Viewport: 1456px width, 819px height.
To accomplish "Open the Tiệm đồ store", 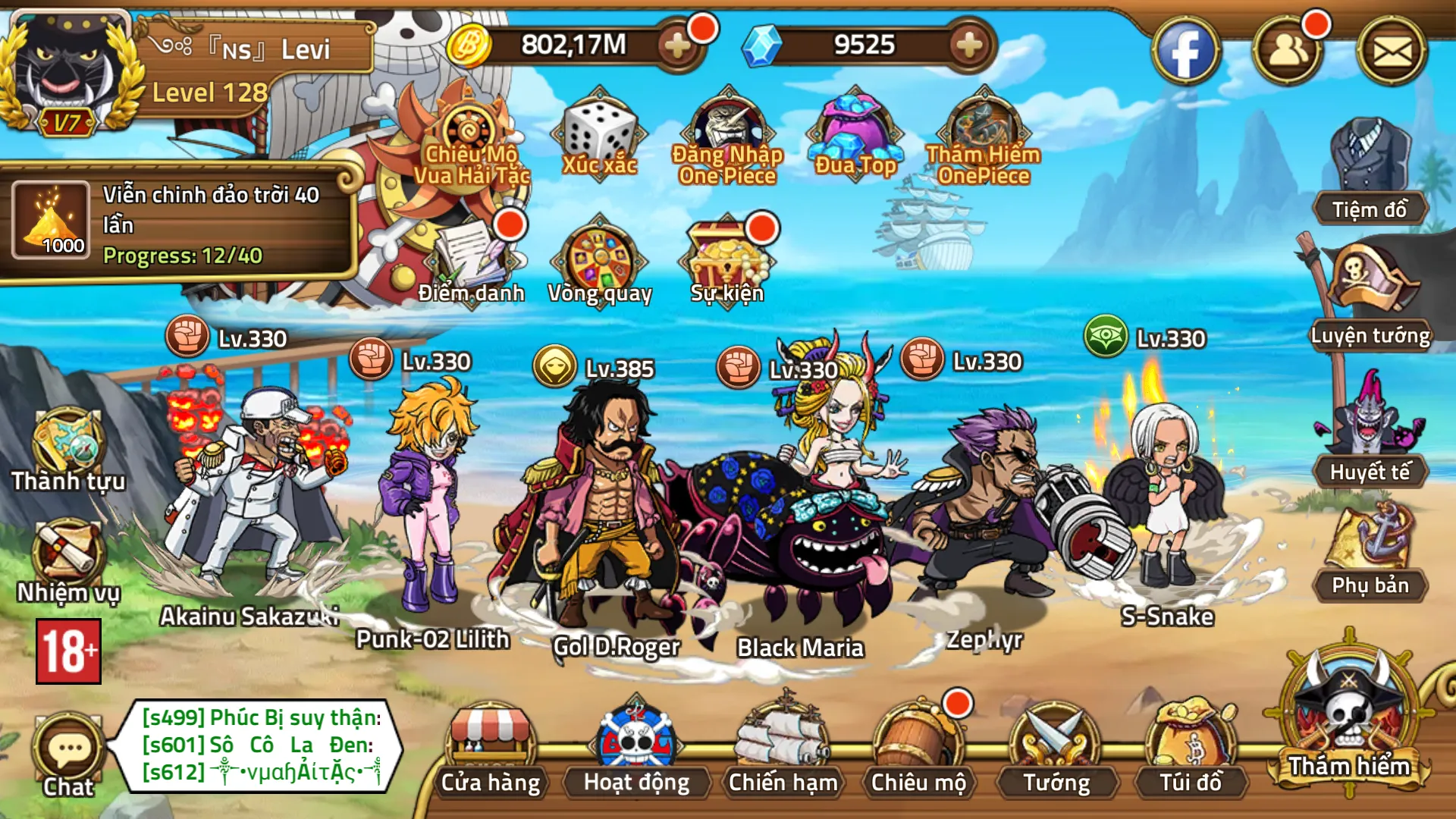I will (1370, 174).
